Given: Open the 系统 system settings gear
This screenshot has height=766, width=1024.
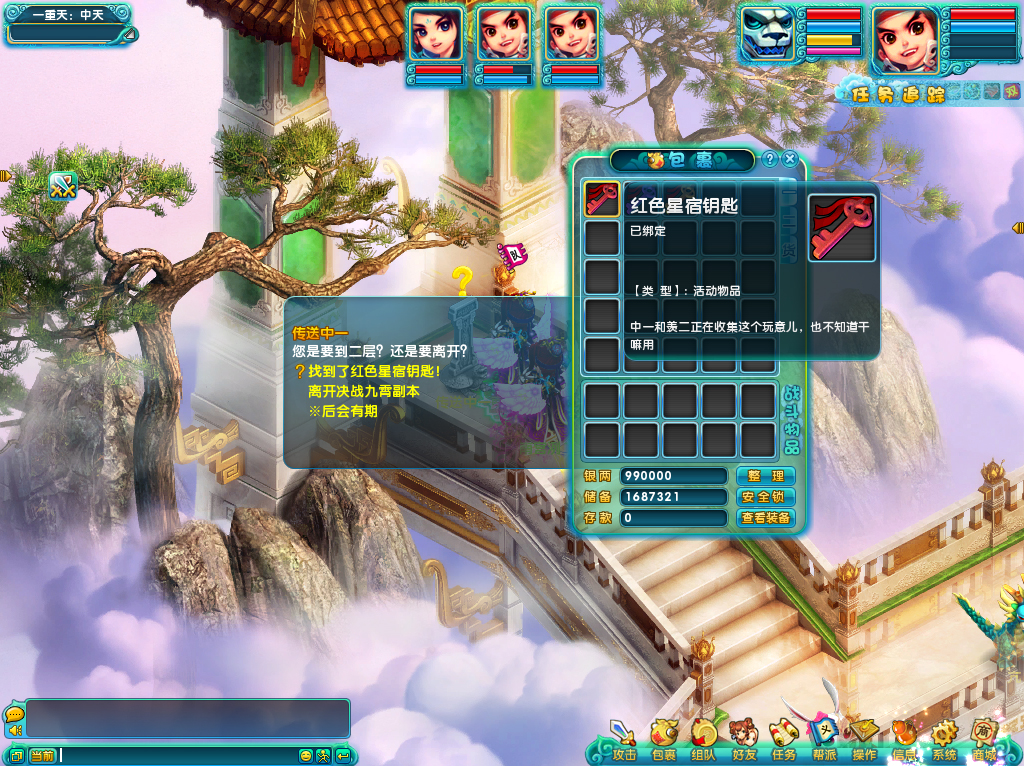Looking at the screenshot, I should 944,739.
